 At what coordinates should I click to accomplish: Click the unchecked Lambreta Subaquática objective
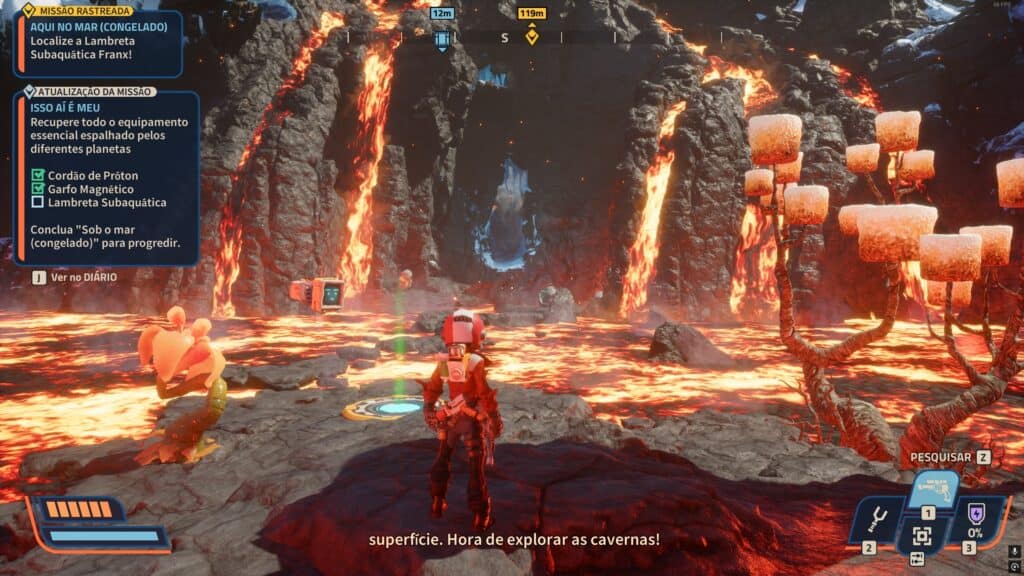point(39,202)
